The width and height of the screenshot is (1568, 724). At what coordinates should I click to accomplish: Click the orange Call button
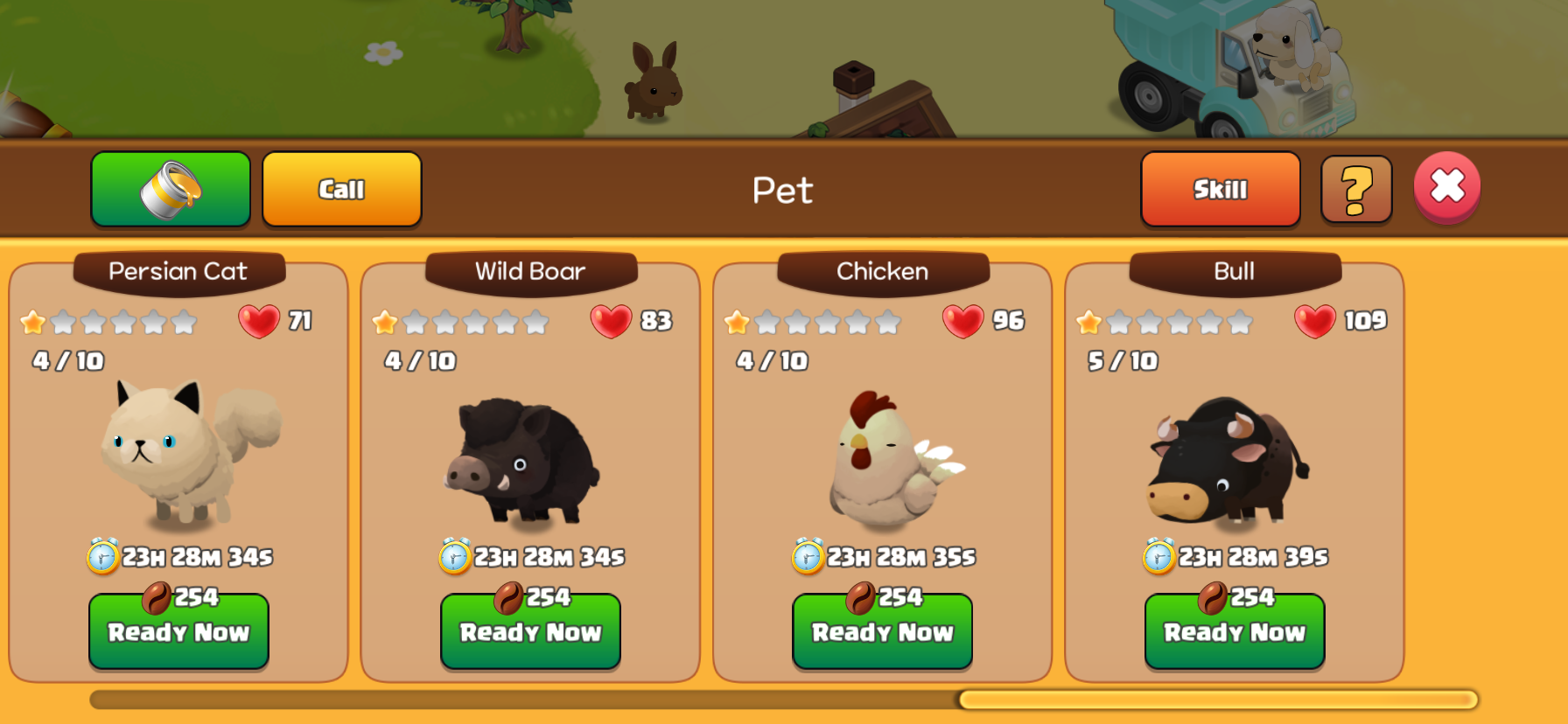point(341,189)
